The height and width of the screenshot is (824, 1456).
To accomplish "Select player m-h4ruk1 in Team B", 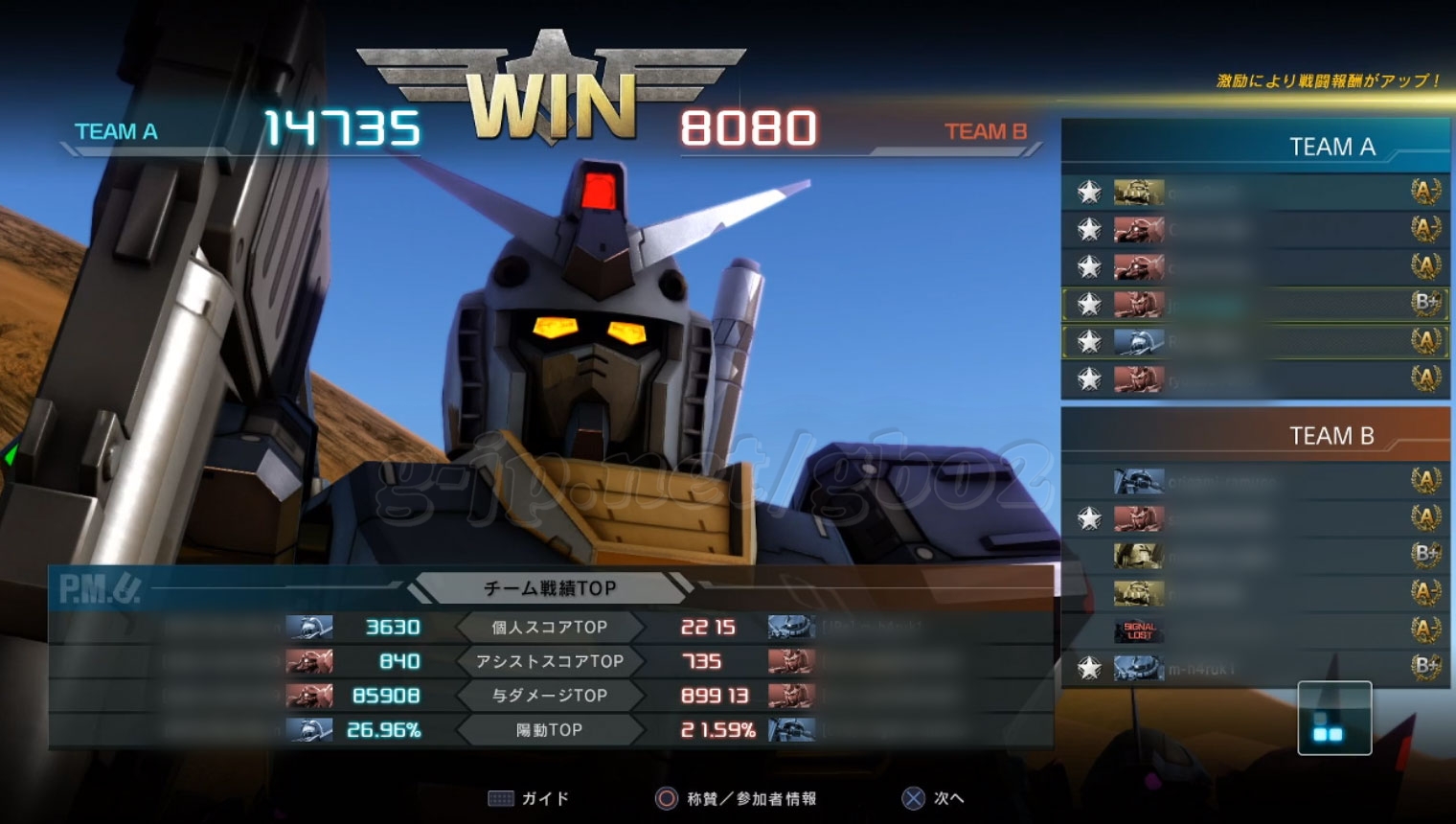I will pyautogui.click(x=1255, y=668).
